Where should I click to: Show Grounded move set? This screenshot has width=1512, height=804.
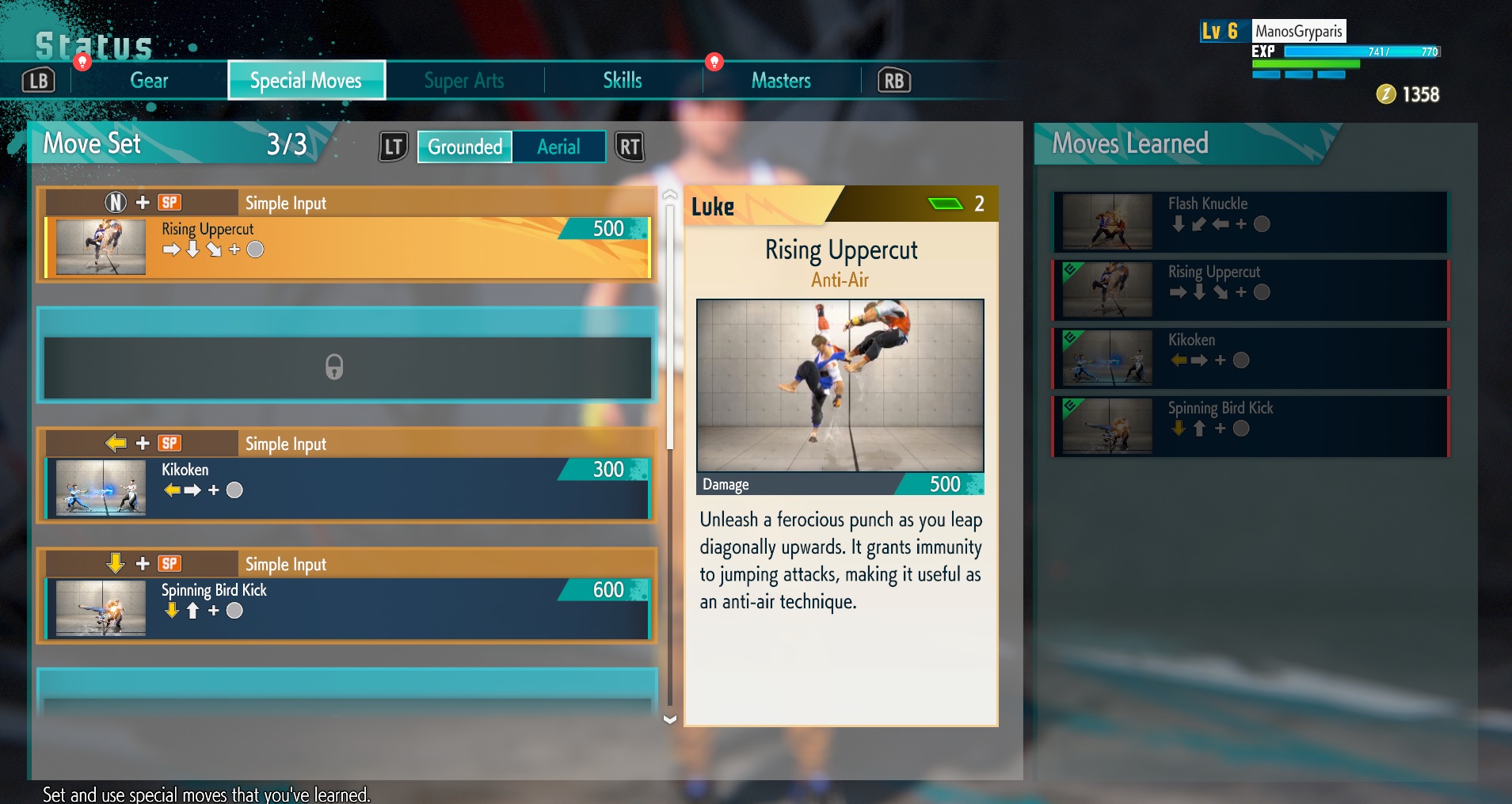click(465, 147)
